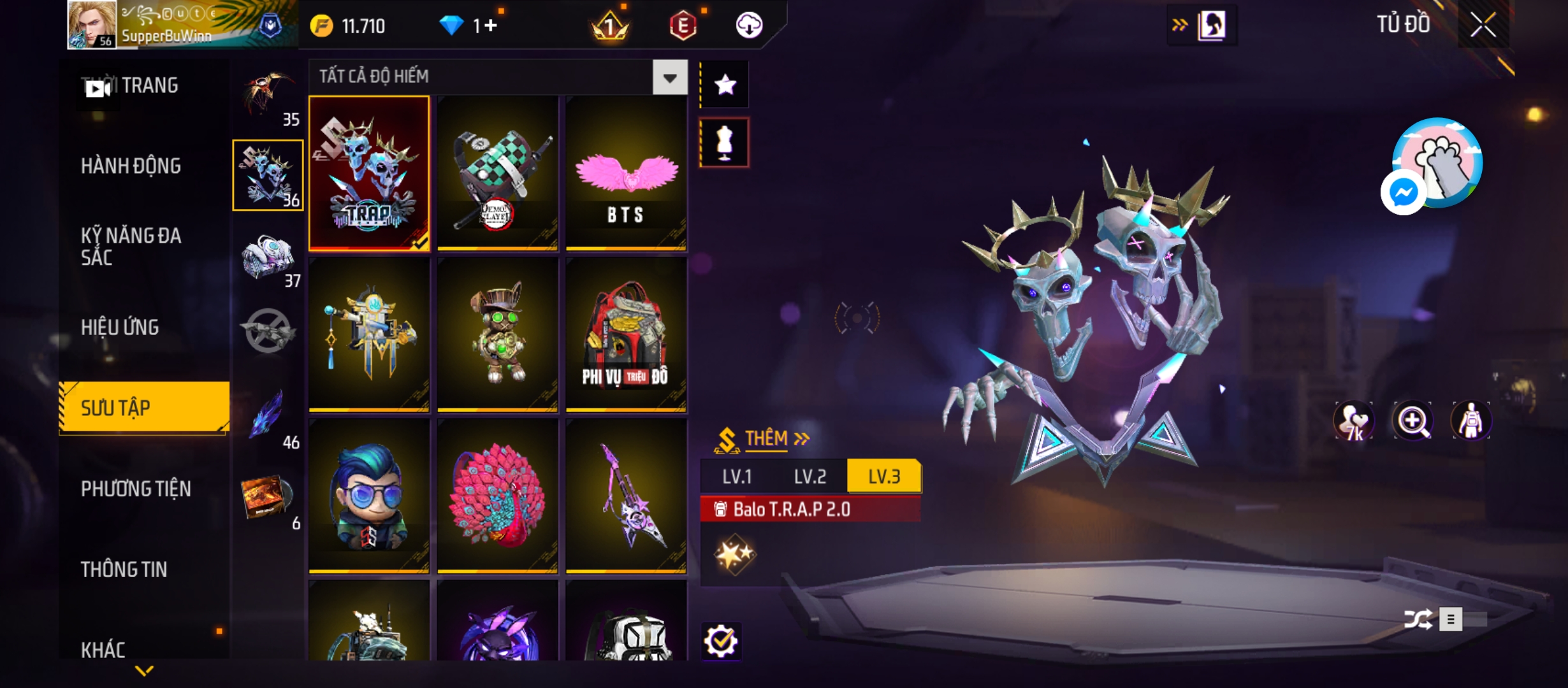Switch to Kỹ Năng Đa Sắc section
The image size is (1568, 688).
pyautogui.click(x=131, y=247)
